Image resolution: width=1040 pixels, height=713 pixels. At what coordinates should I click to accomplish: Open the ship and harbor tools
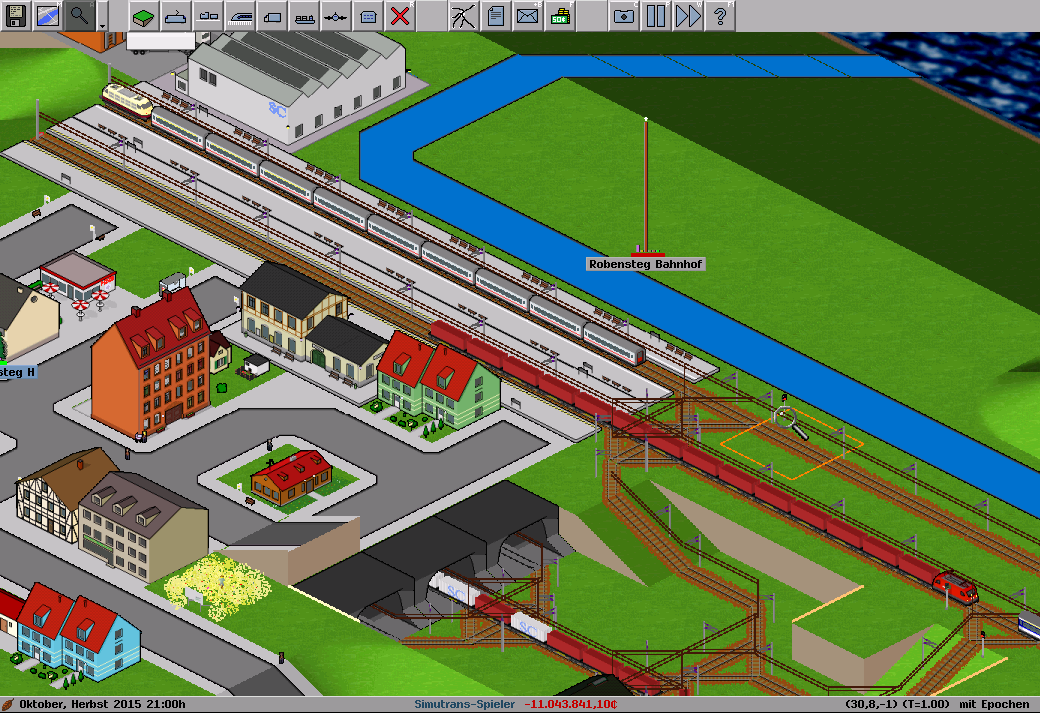tap(304, 15)
